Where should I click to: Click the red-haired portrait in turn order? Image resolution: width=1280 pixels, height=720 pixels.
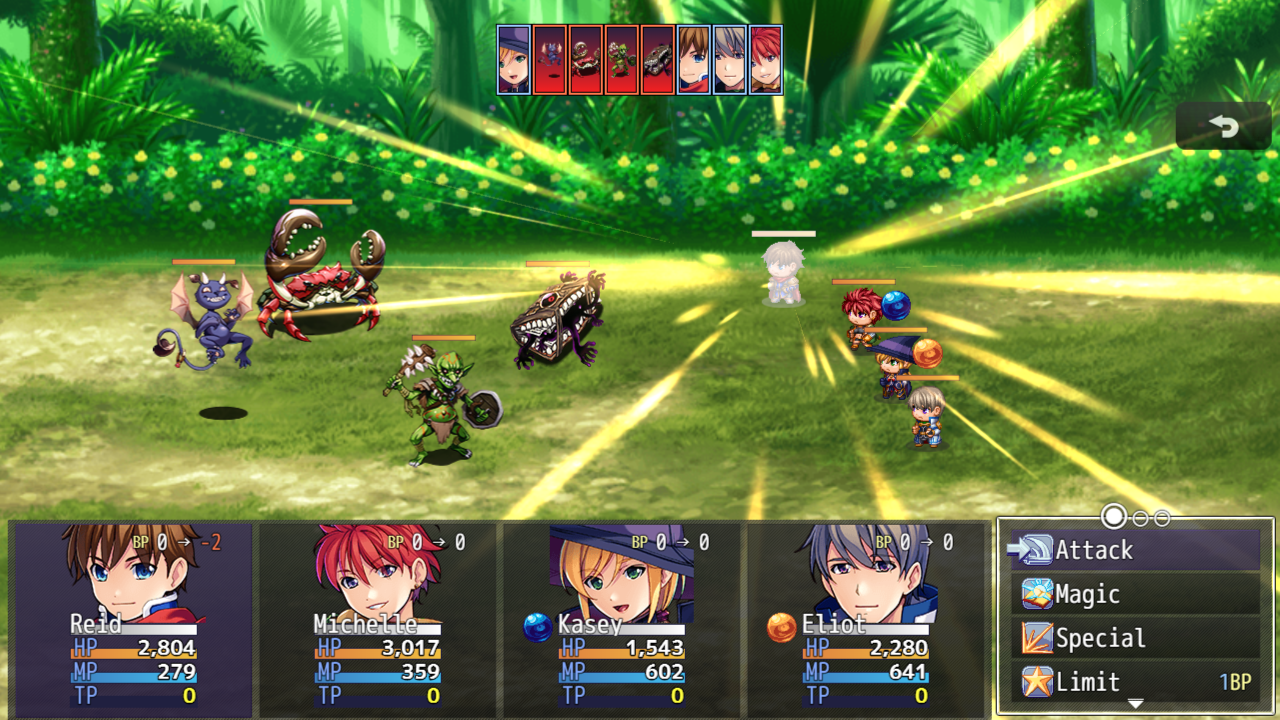click(766, 60)
